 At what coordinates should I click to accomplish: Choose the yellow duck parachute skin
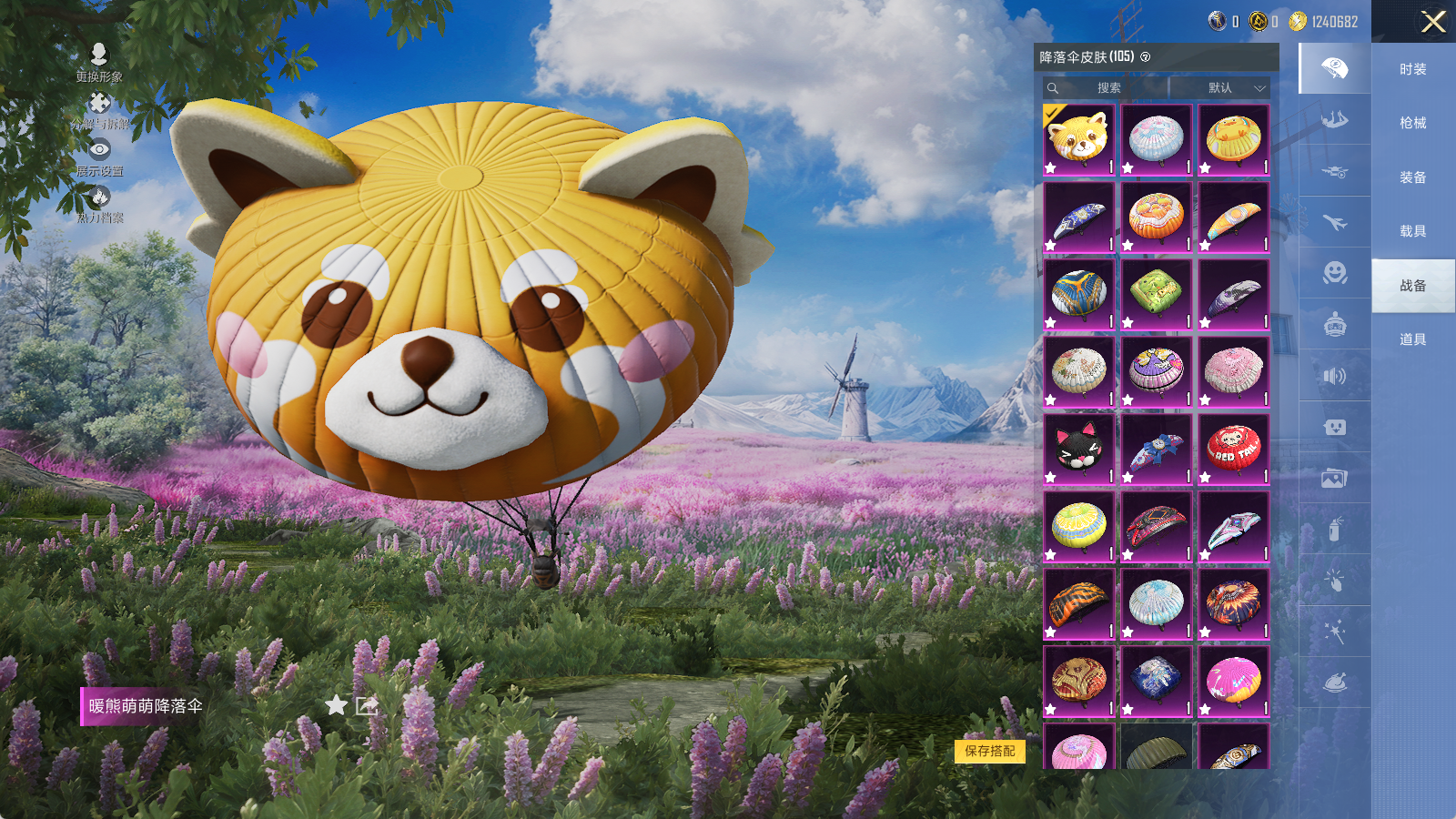click(x=1233, y=139)
